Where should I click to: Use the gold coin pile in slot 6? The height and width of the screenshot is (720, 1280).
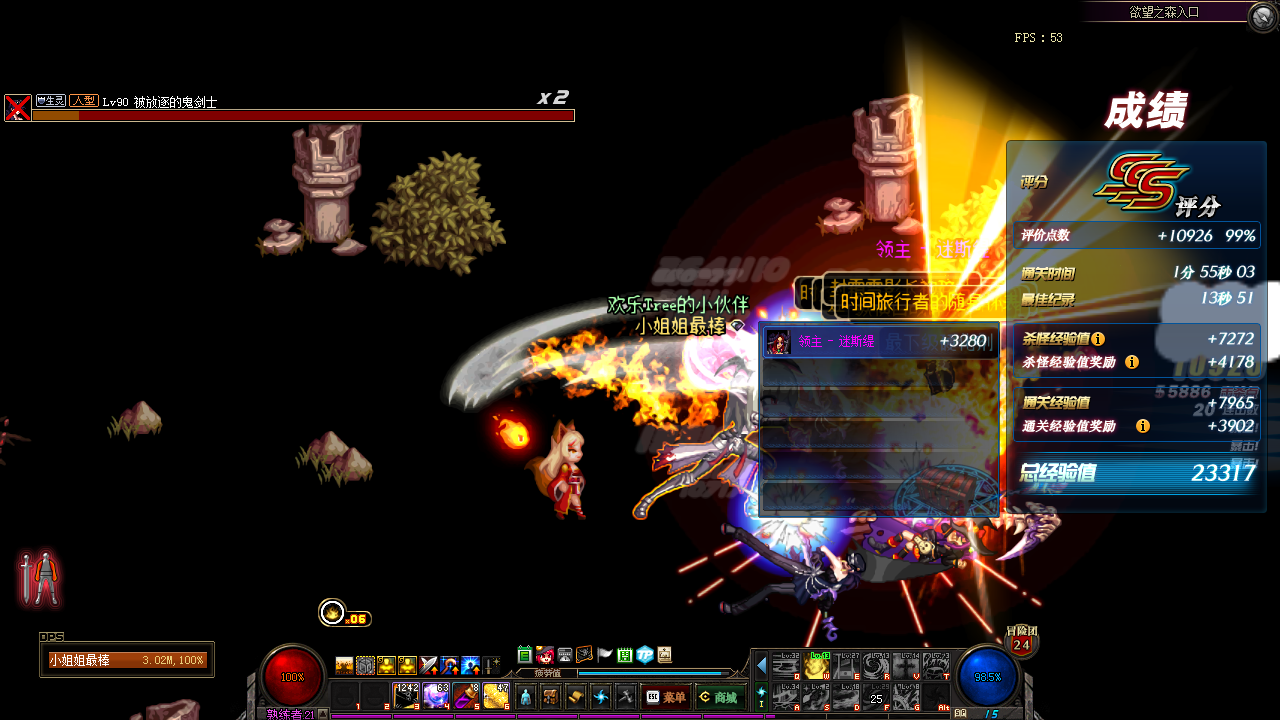tap(495, 696)
